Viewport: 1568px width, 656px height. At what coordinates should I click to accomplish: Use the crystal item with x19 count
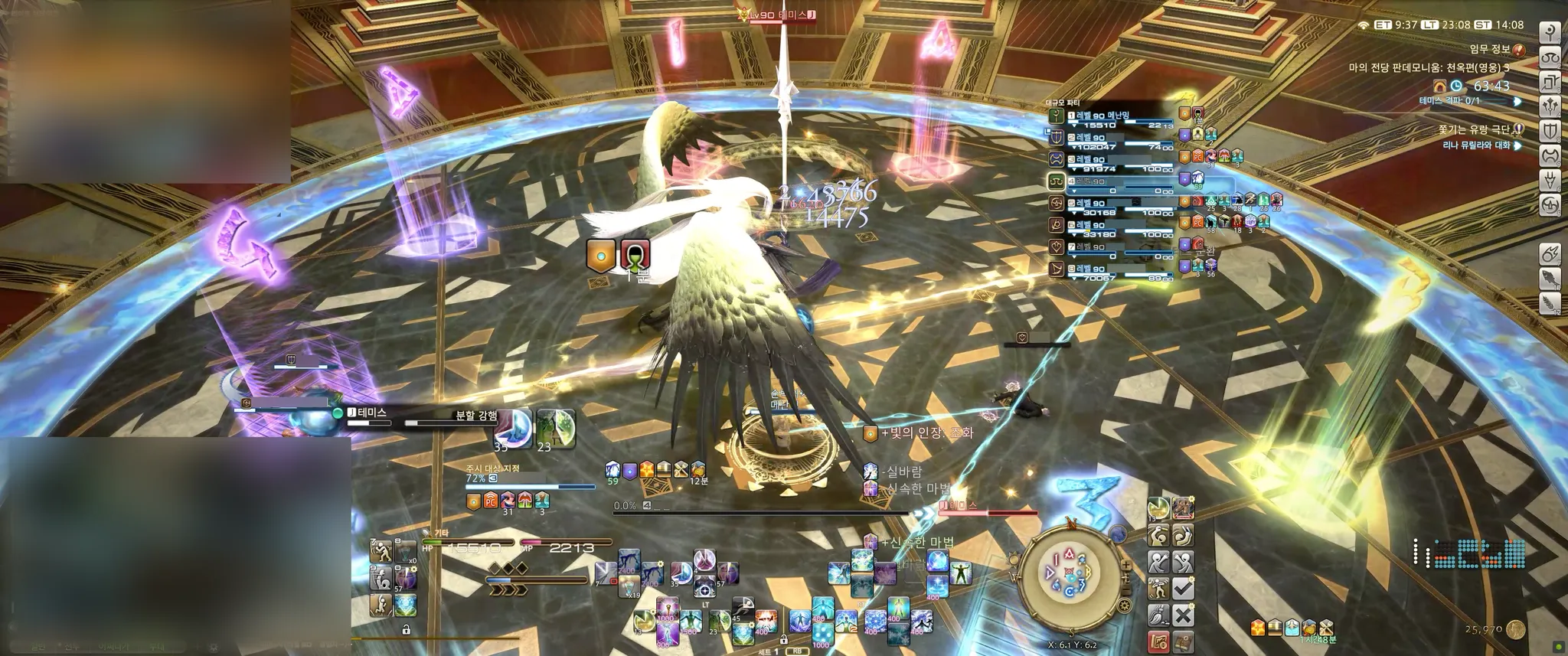(x=629, y=588)
